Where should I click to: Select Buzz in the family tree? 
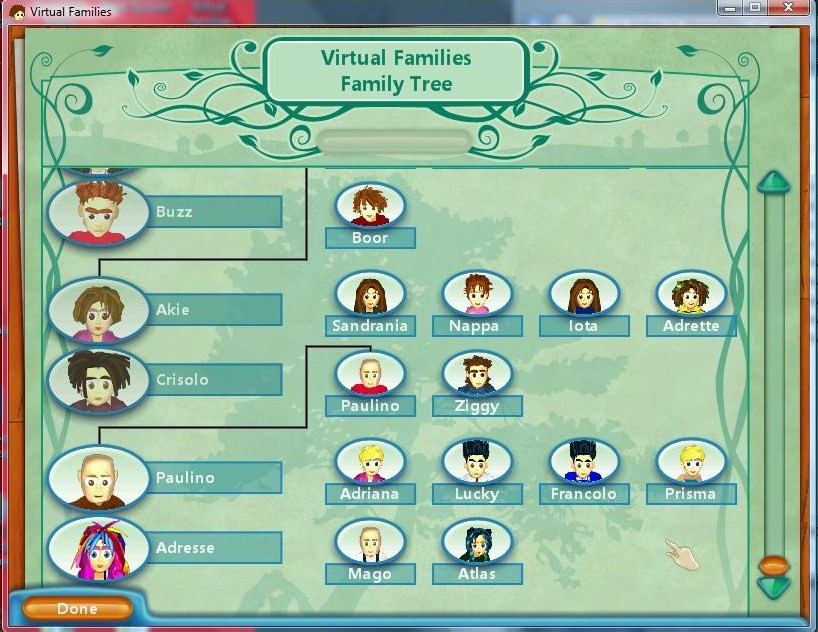(97, 211)
